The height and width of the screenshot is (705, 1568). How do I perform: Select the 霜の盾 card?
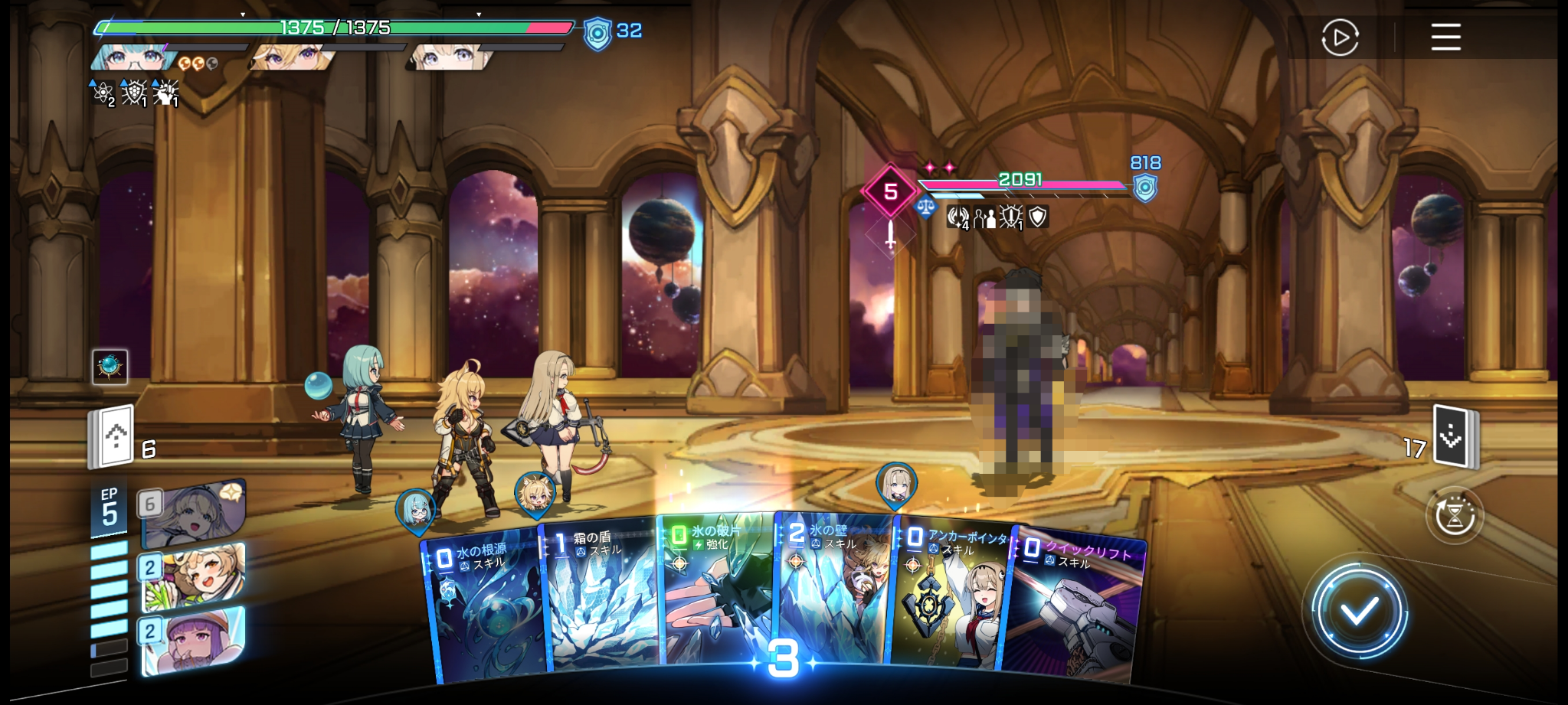[601, 597]
